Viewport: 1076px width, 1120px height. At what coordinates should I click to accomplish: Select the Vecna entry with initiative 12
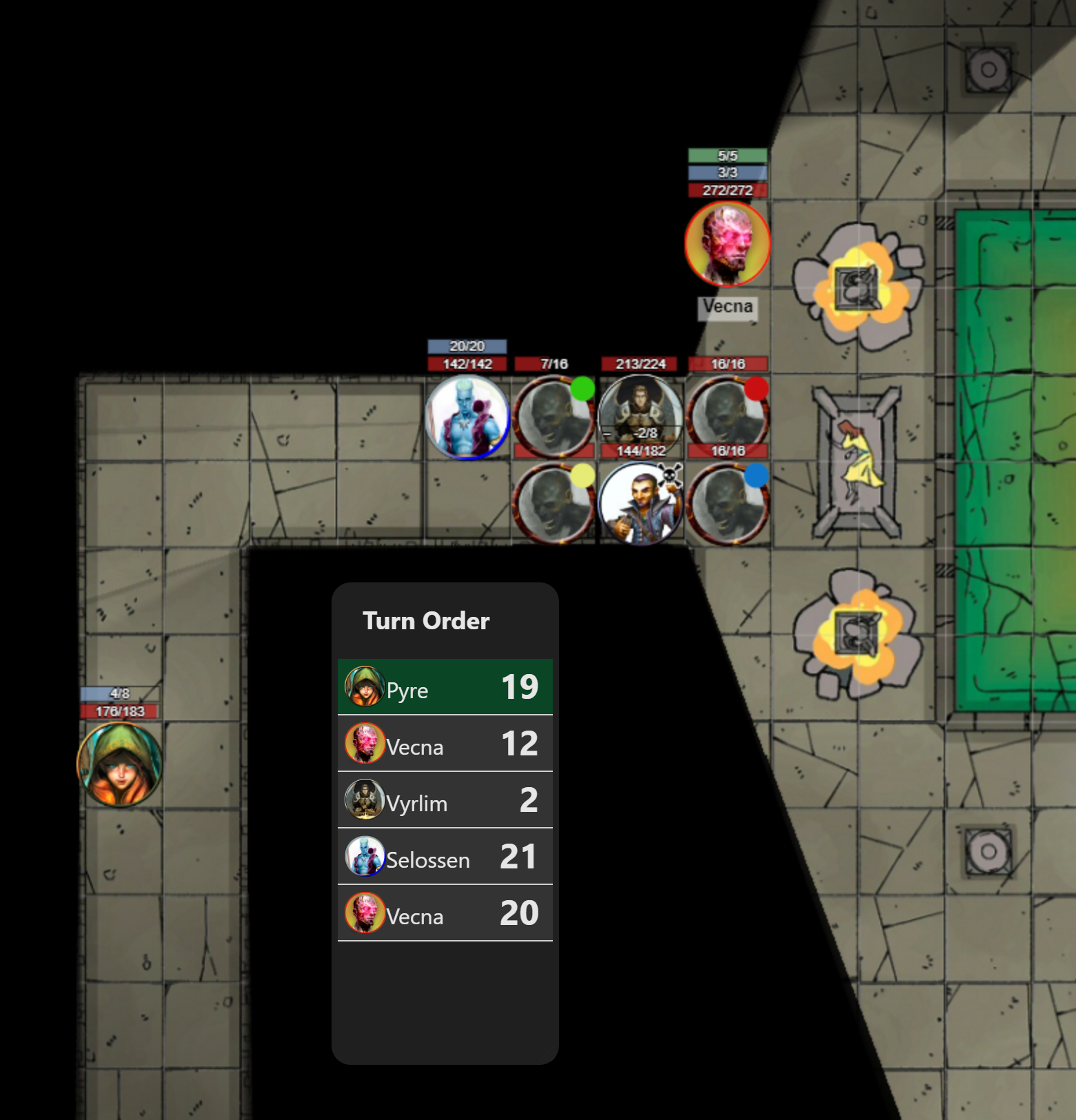[445, 744]
